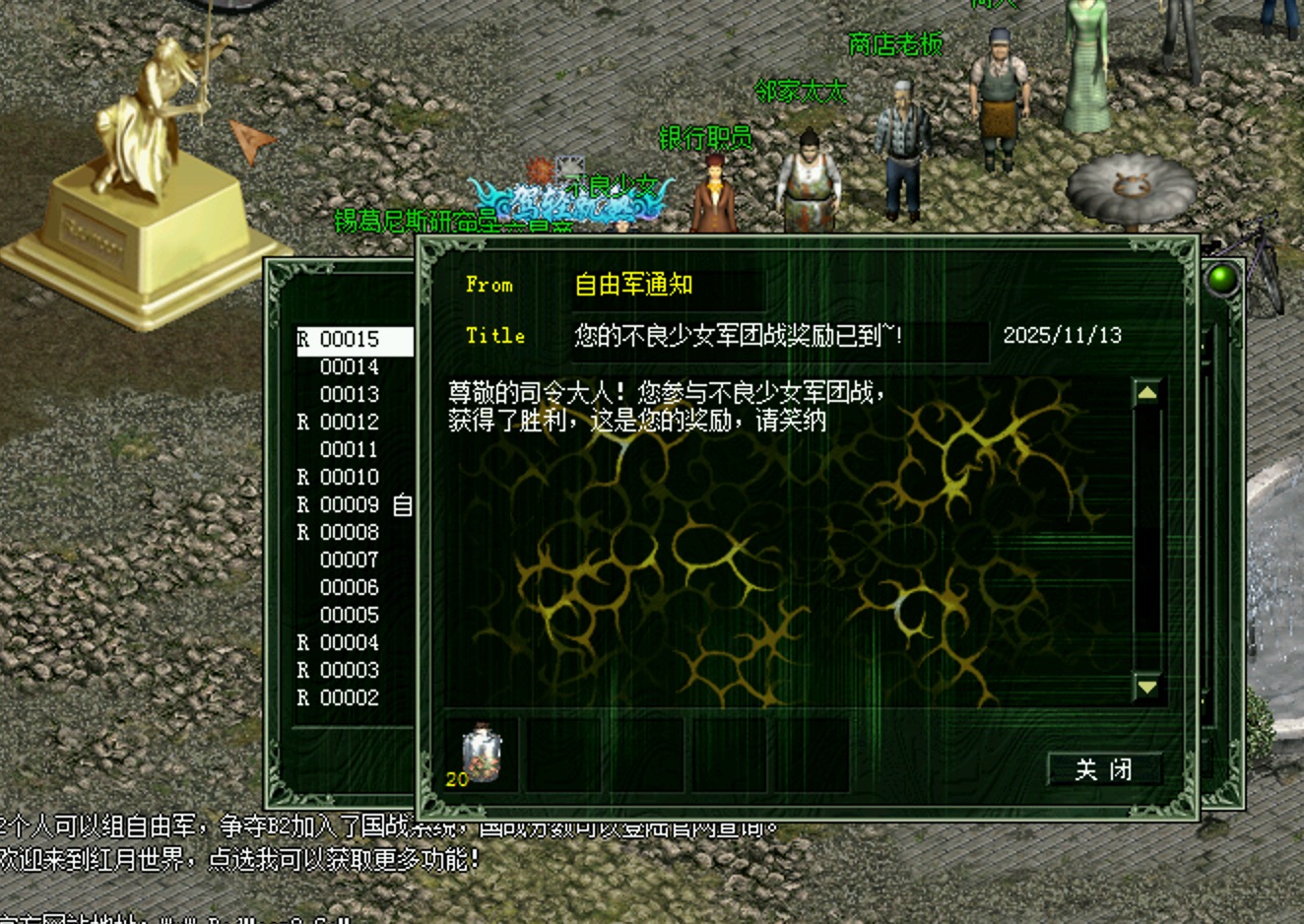1304x924 pixels.
Task: Open mail entry 00014
Action: [x=350, y=367]
